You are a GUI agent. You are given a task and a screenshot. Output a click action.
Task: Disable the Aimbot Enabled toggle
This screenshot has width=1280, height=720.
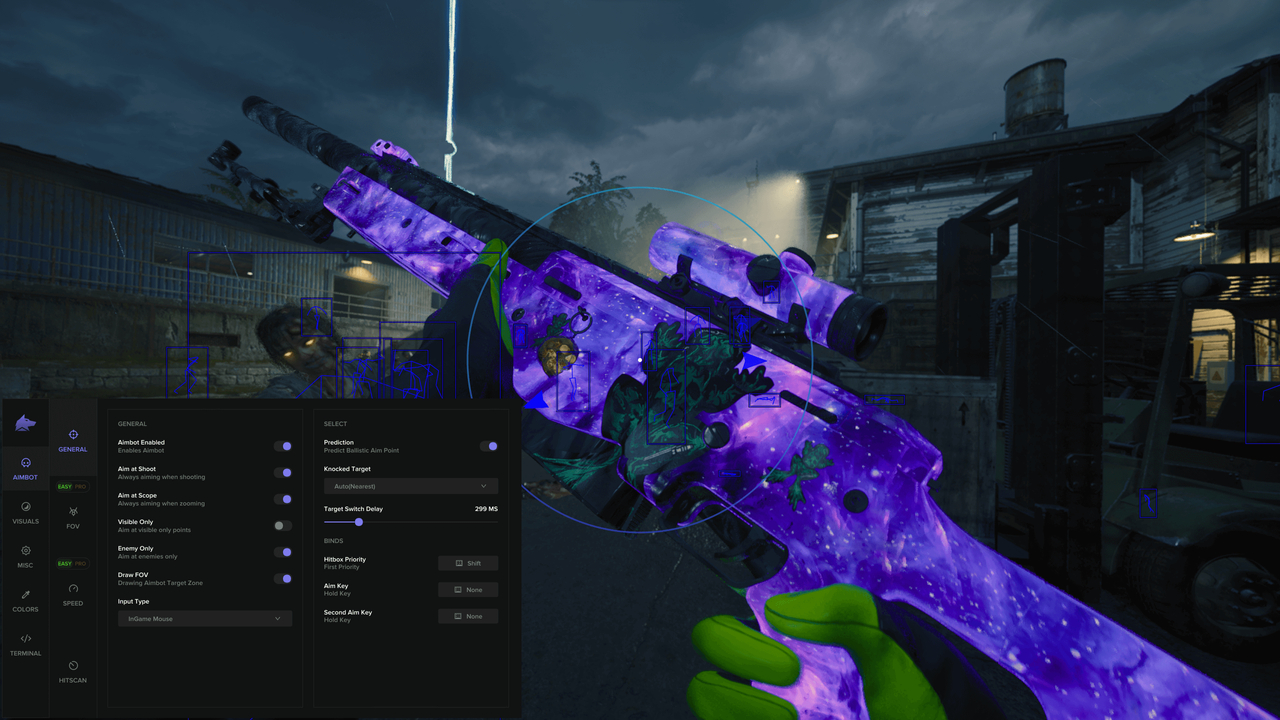point(282,445)
